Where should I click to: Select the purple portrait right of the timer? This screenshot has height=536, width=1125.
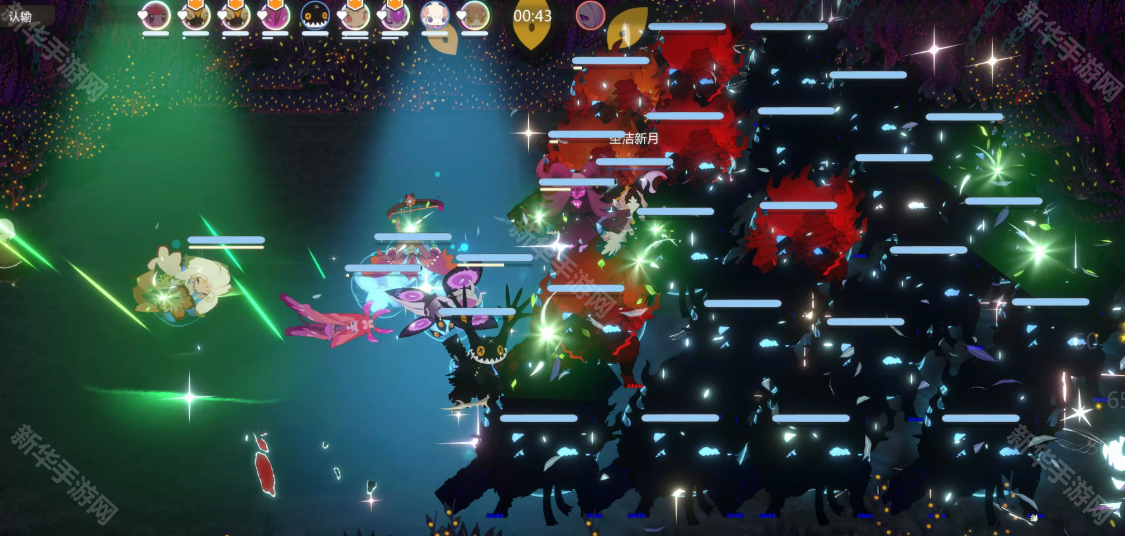click(x=590, y=15)
